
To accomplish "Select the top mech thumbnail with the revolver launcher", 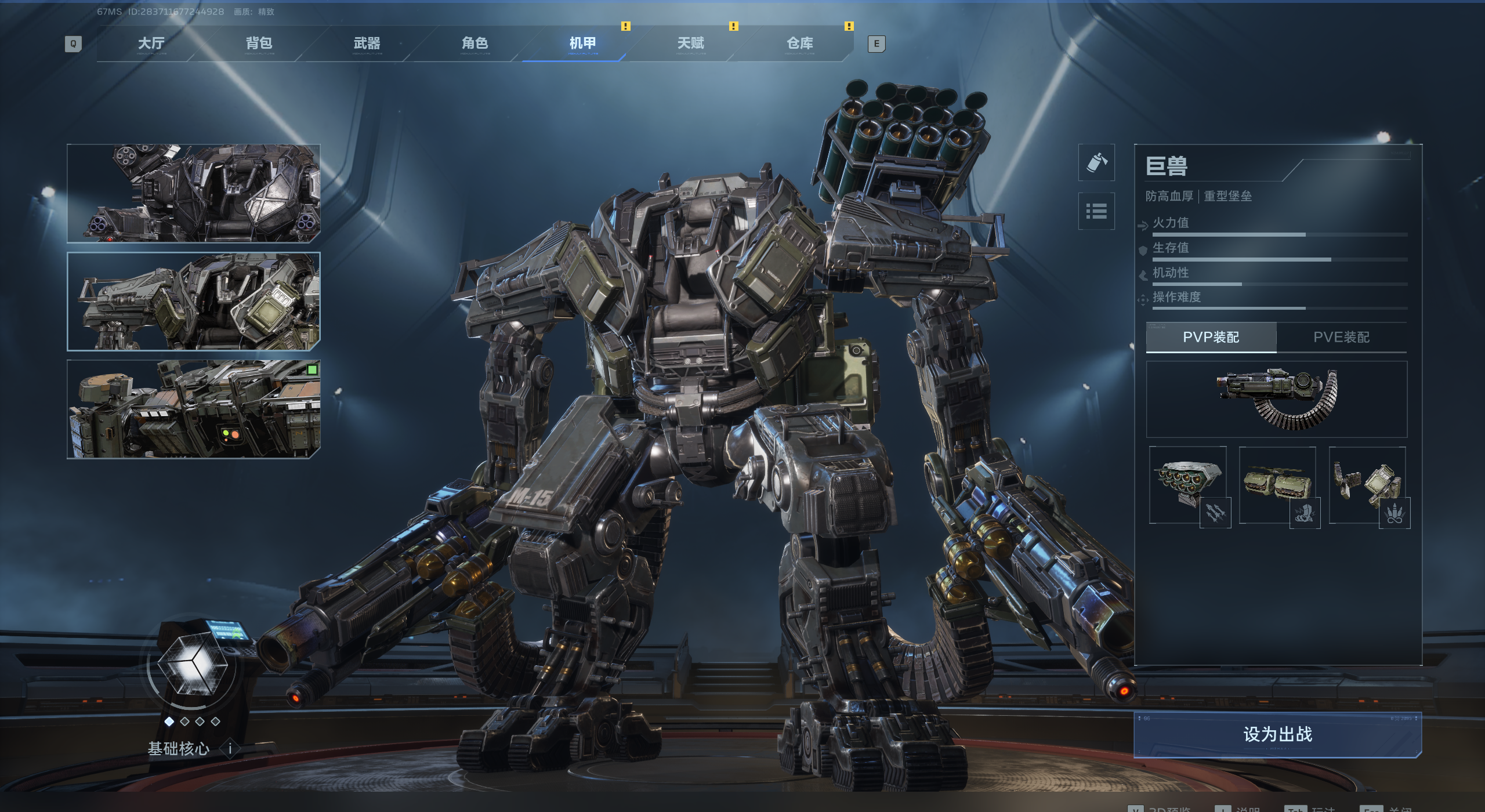I will [x=194, y=193].
